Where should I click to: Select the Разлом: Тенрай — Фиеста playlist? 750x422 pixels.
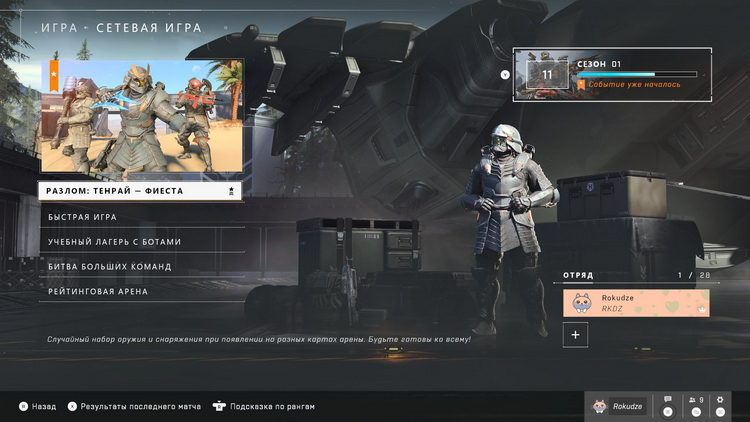point(141,190)
